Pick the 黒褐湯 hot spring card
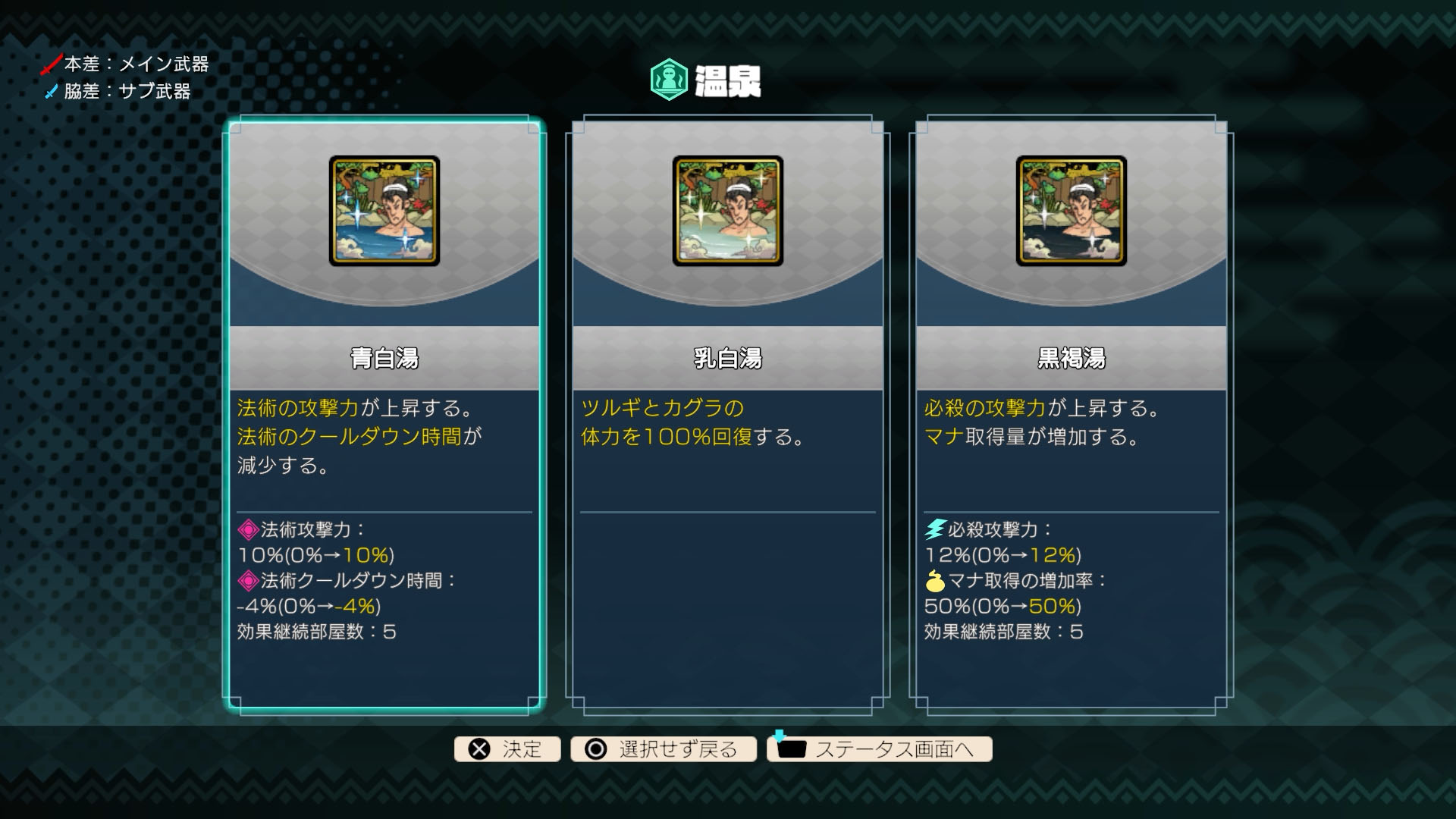 point(1071,414)
